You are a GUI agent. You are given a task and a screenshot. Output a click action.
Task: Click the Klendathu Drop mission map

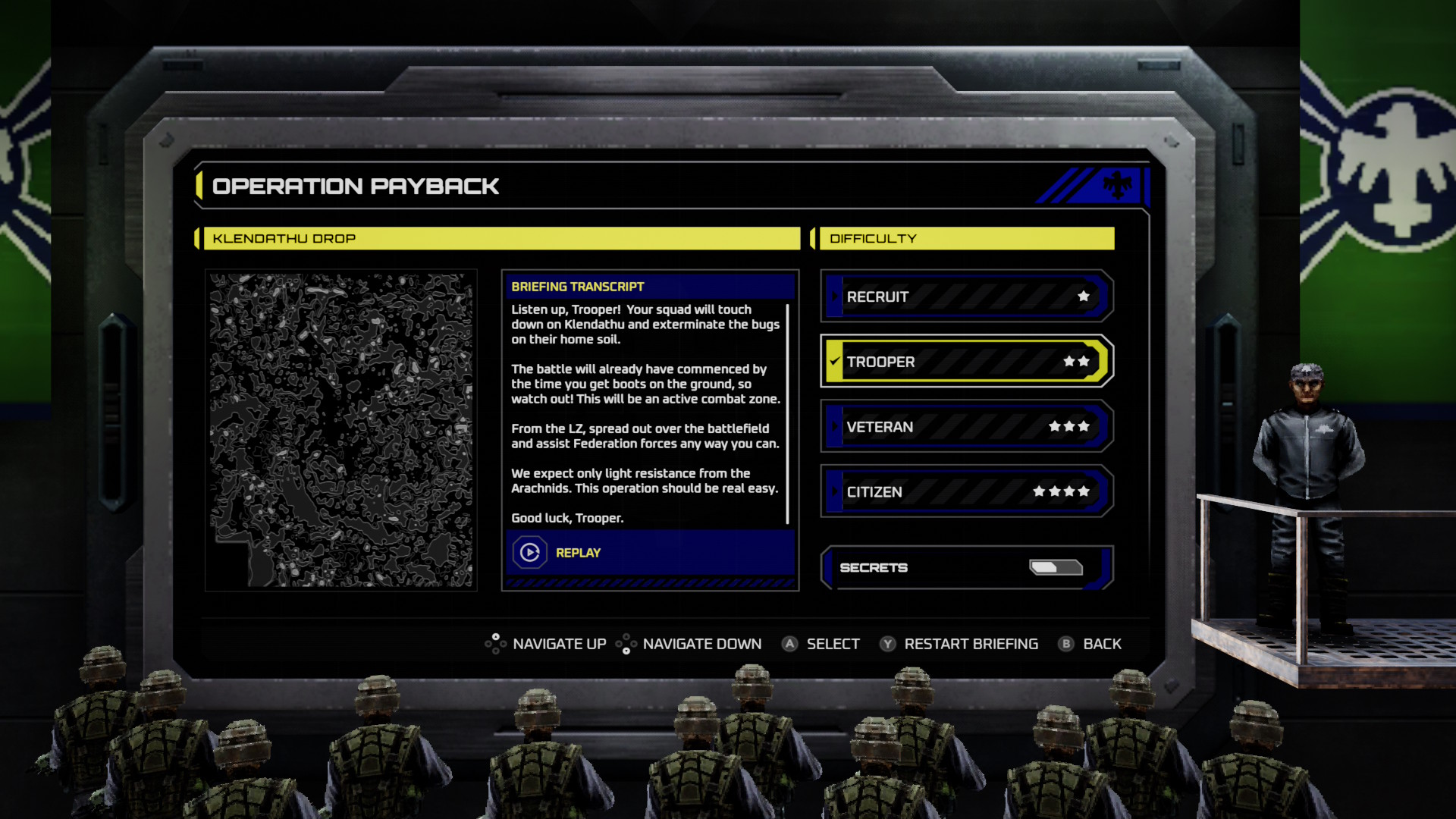click(x=340, y=430)
